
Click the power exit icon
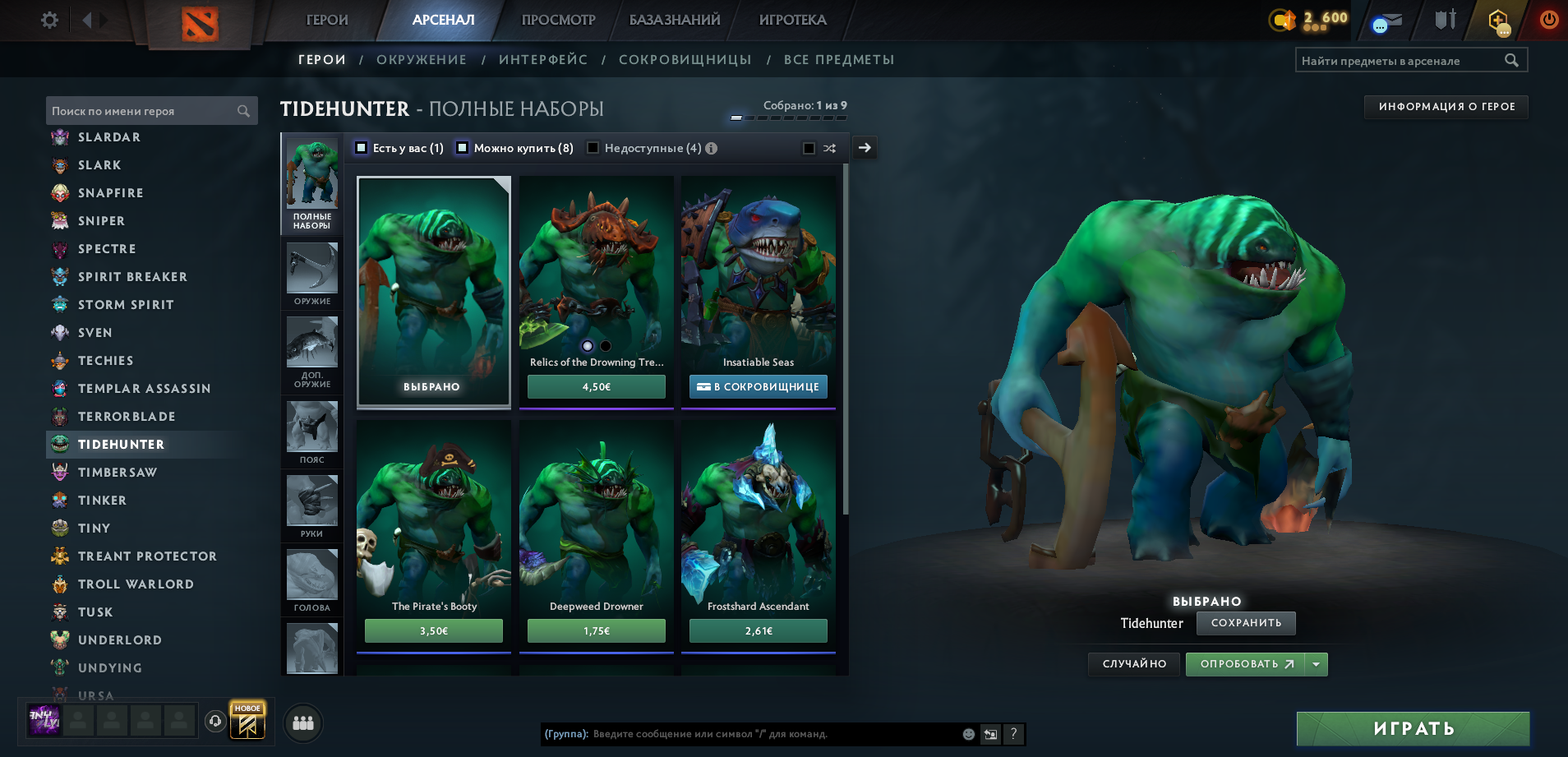click(1549, 20)
